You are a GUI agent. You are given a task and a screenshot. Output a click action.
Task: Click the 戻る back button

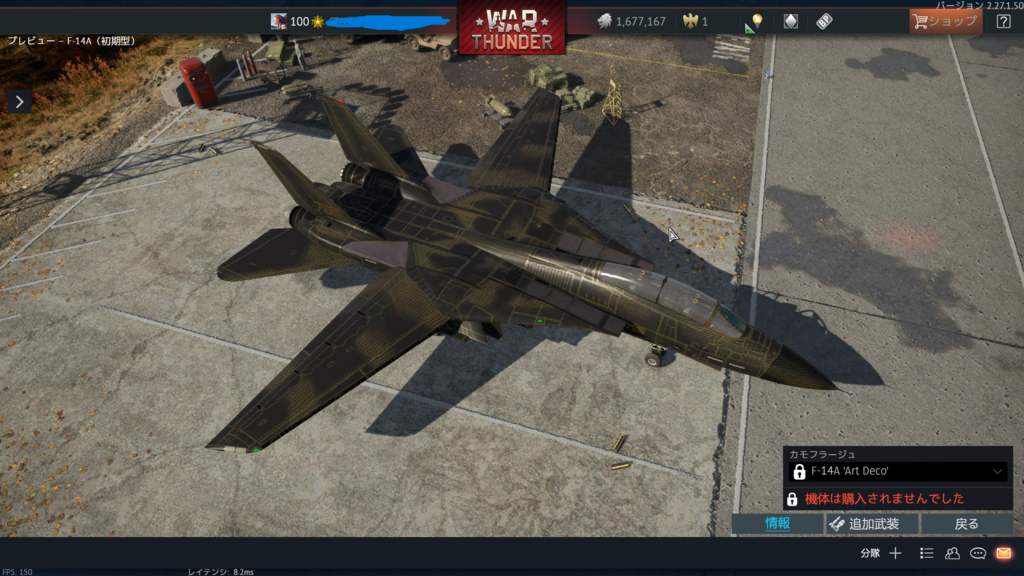(x=966, y=524)
